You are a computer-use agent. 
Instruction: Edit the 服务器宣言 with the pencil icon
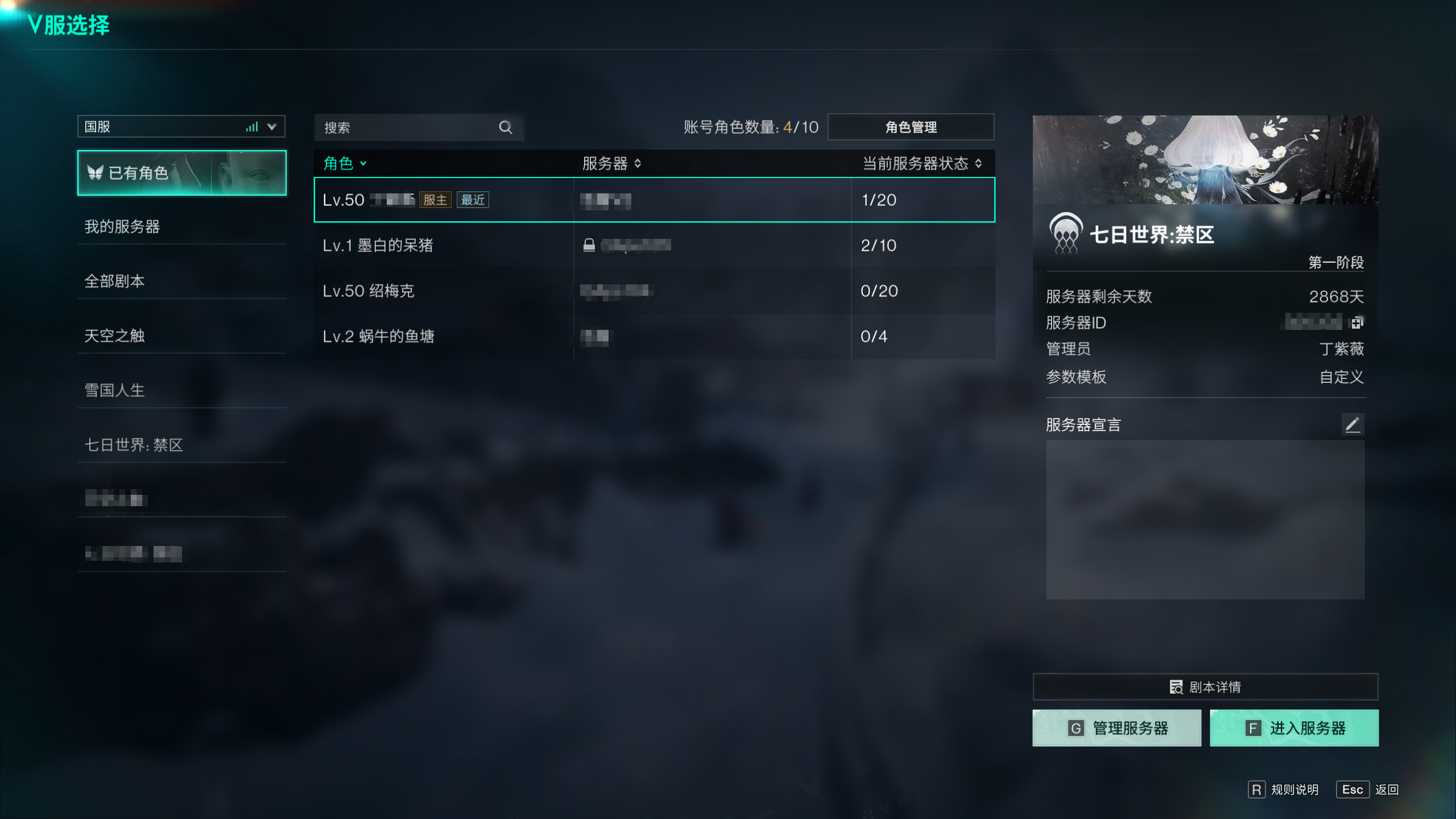click(1352, 424)
